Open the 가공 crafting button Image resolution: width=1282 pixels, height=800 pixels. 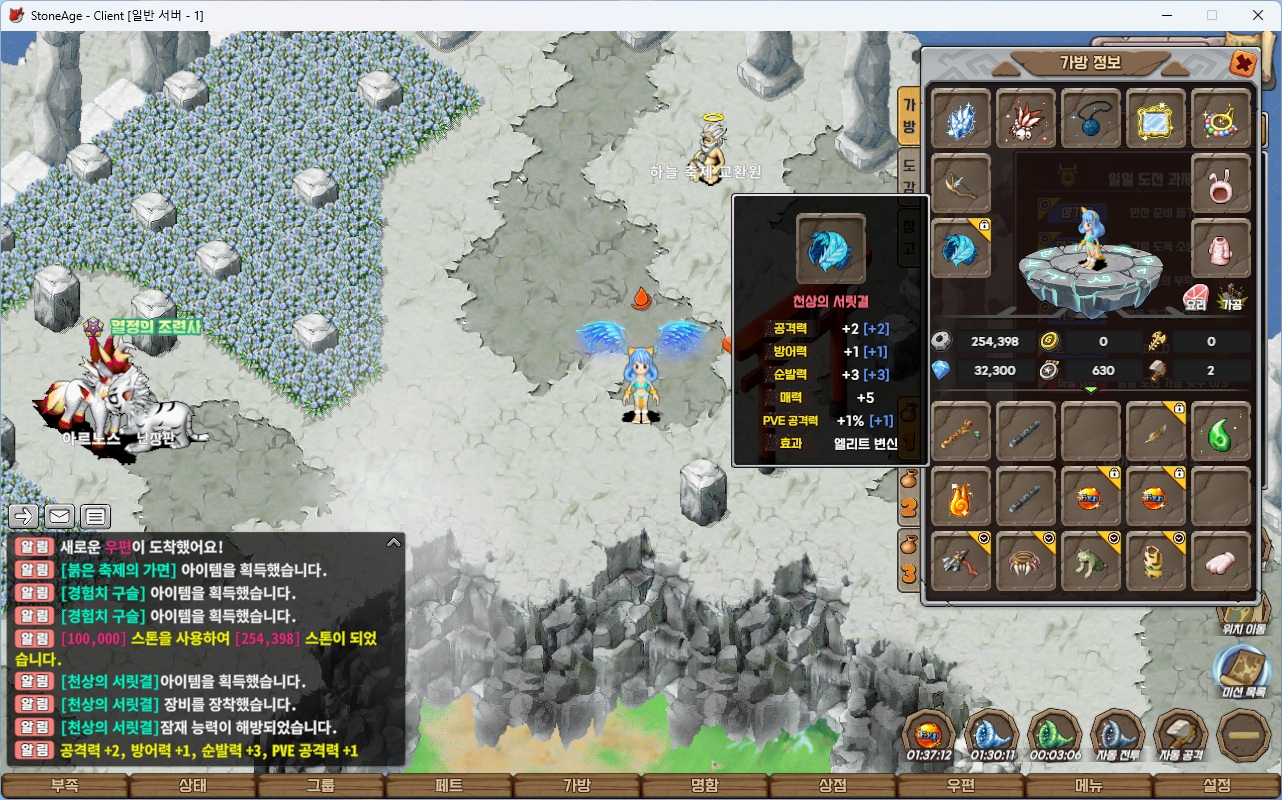(x=1231, y=298)
